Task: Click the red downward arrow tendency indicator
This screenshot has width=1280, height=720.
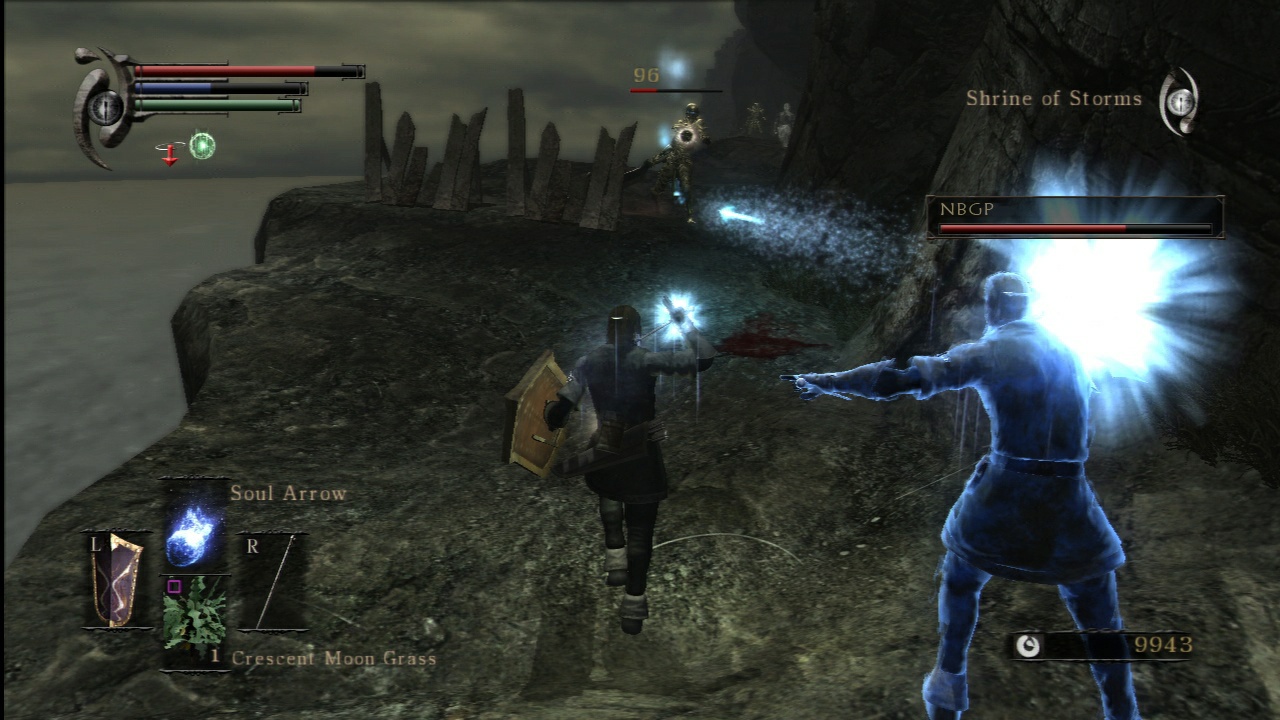Action: click(x=170, y=156)
